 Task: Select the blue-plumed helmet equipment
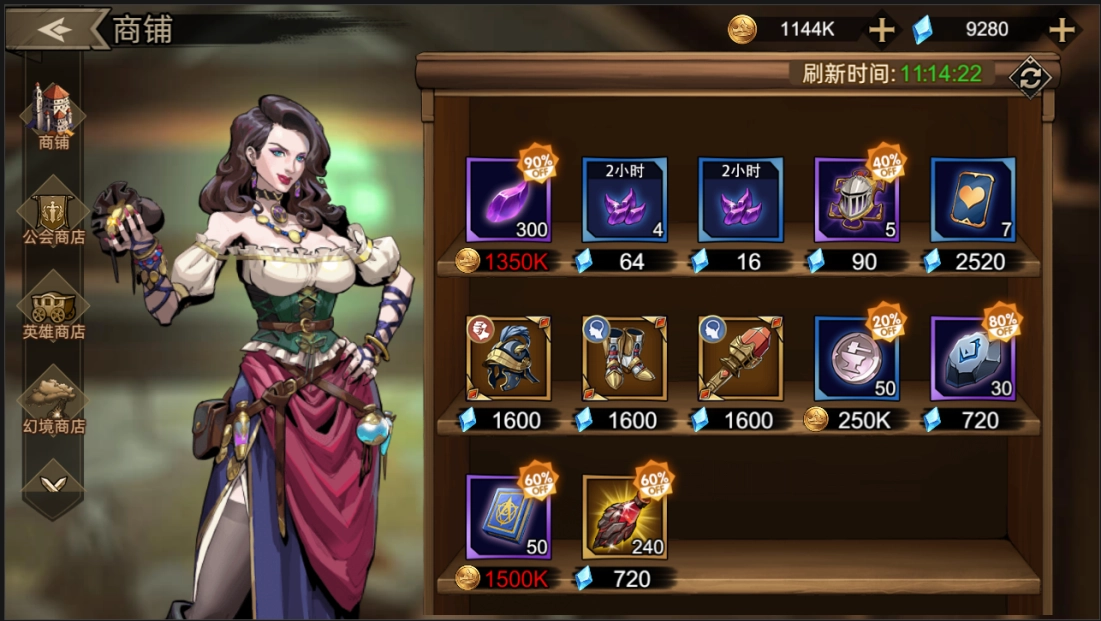point(508,358)
